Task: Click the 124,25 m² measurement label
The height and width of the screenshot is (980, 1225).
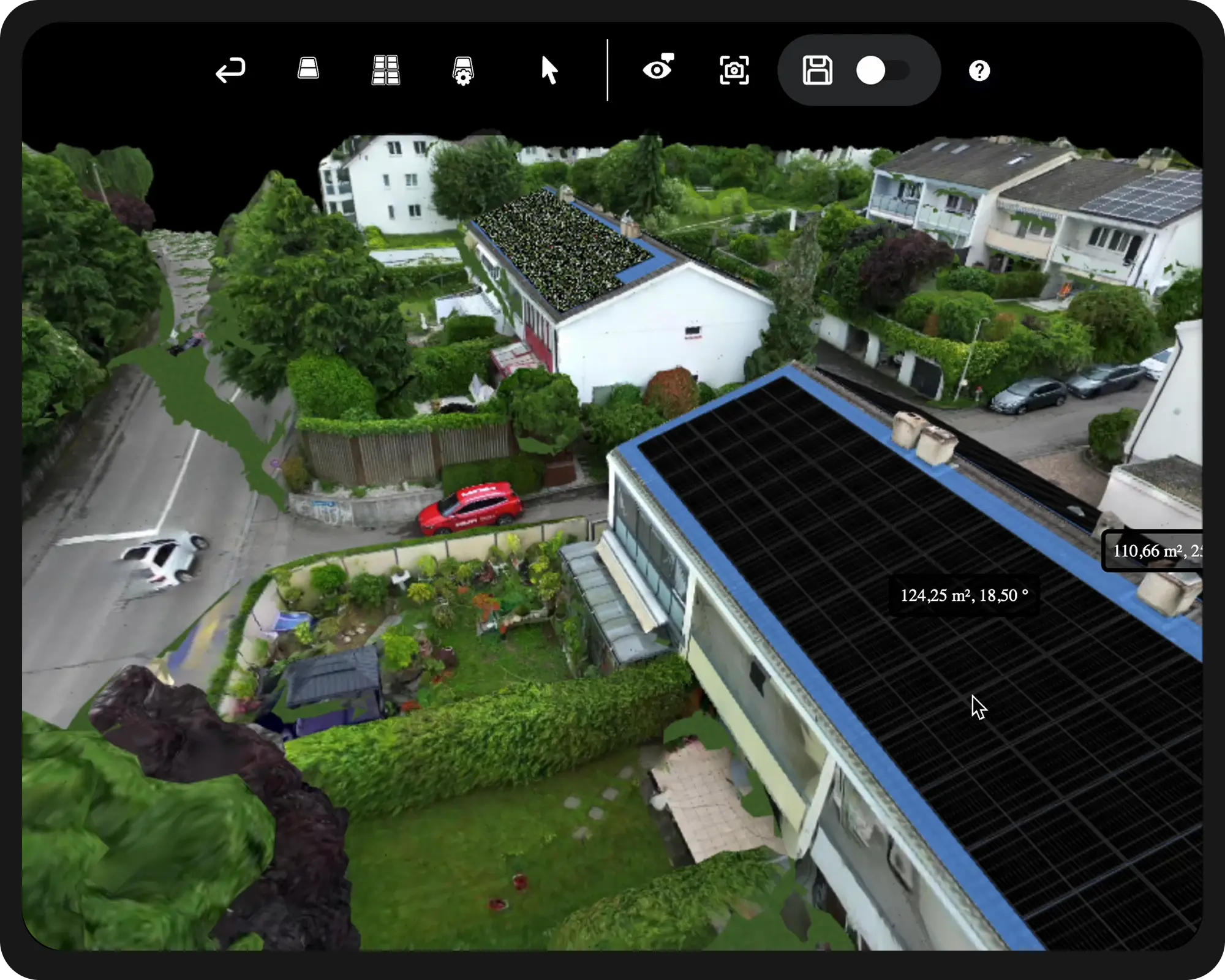Action: (965, 594)
